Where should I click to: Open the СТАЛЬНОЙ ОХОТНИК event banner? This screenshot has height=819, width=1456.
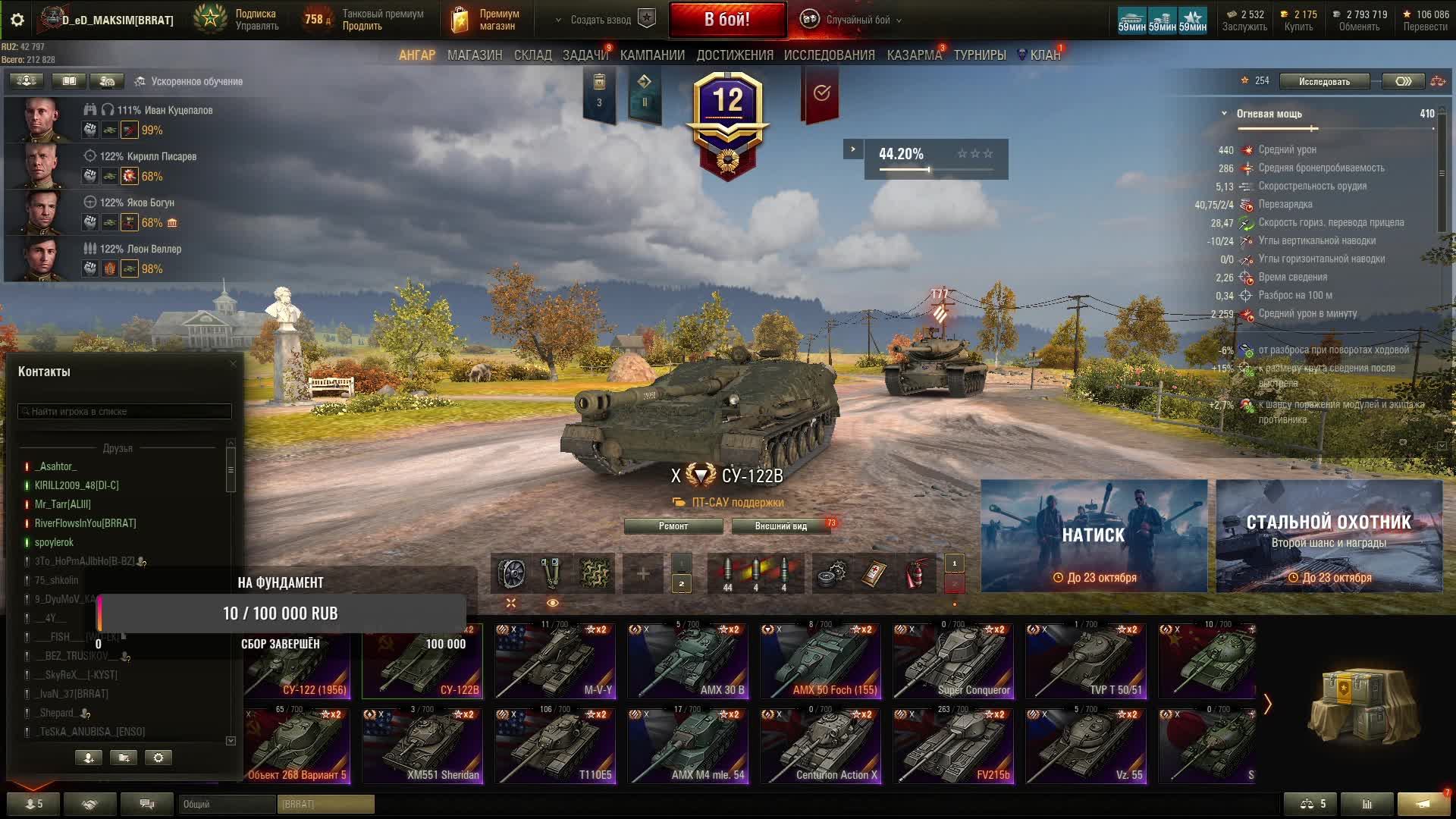click(x=1329, y=535)
